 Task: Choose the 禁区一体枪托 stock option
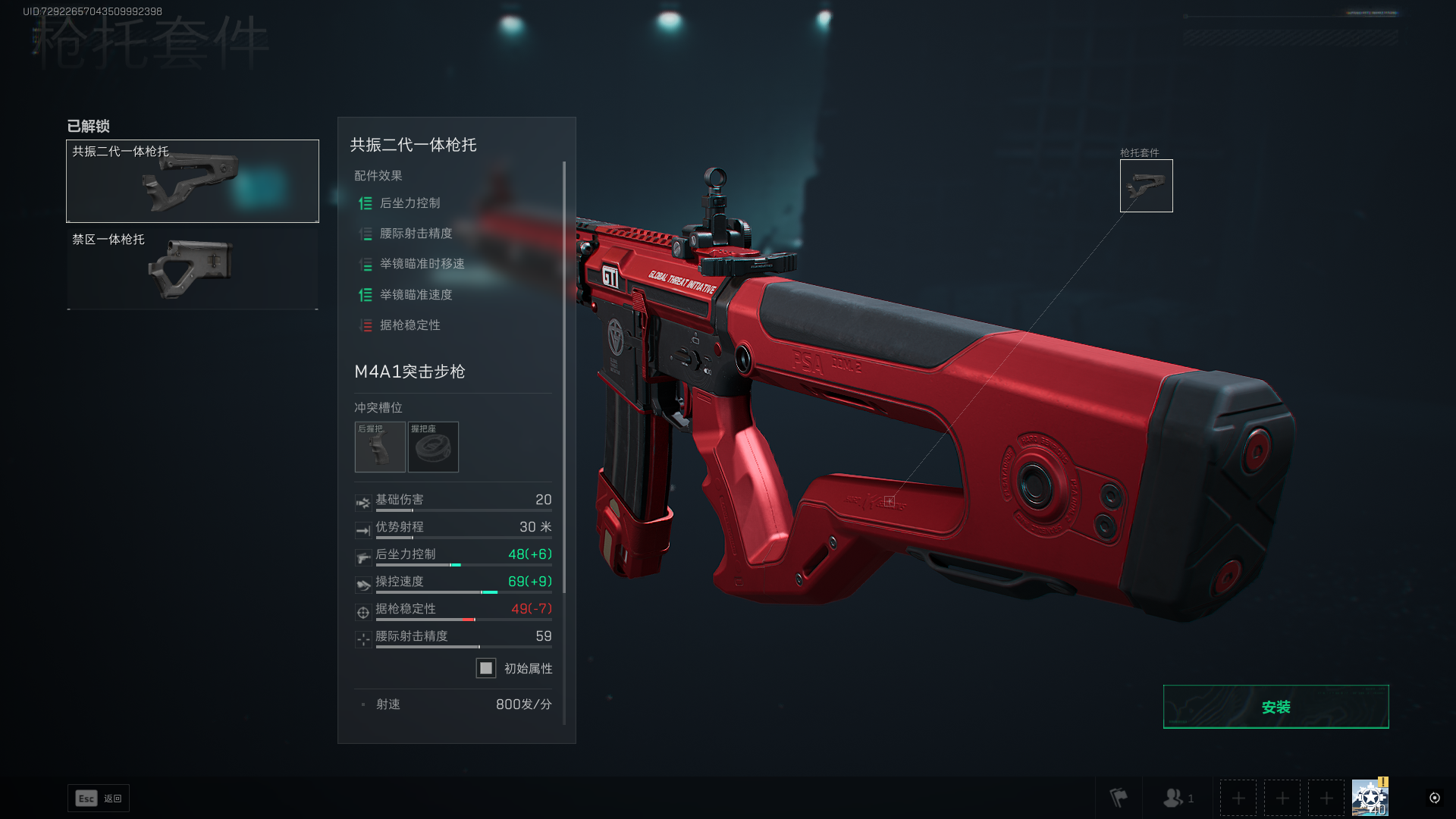tap(193, 269)
